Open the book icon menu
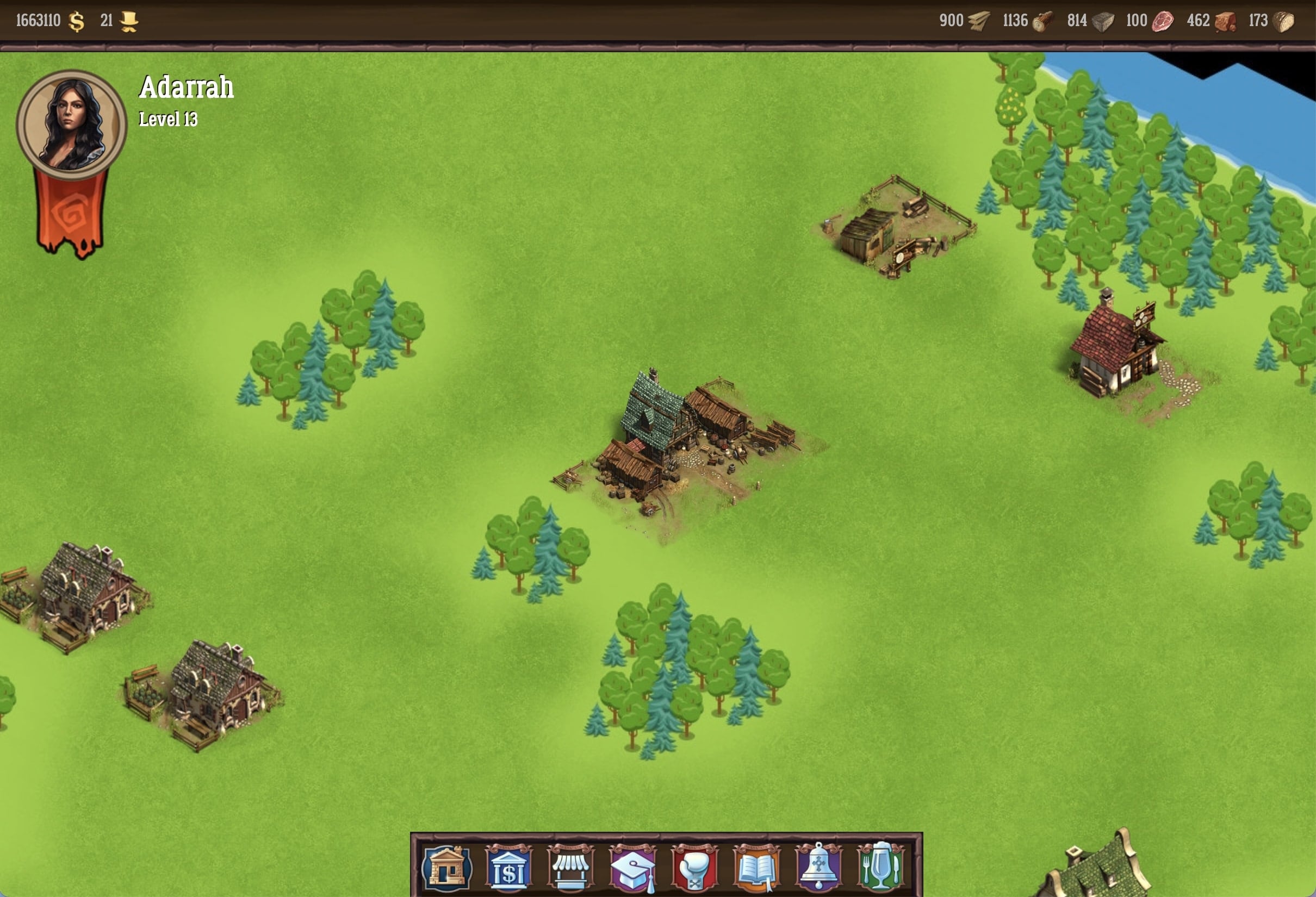 756,867
